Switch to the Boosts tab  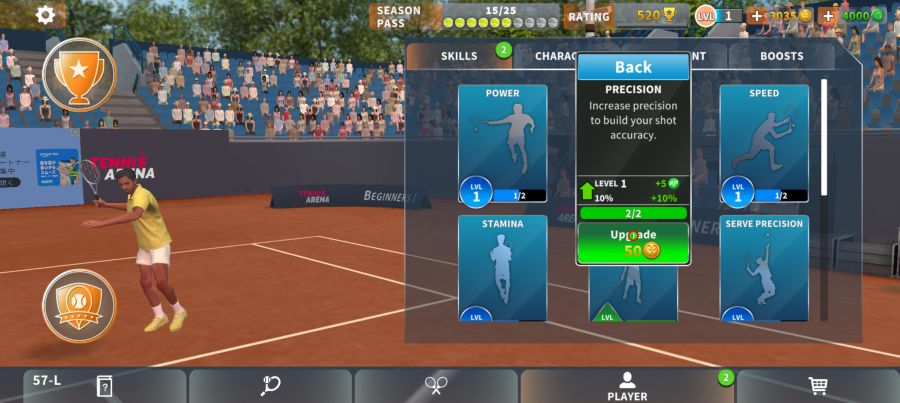coord(781,56)
